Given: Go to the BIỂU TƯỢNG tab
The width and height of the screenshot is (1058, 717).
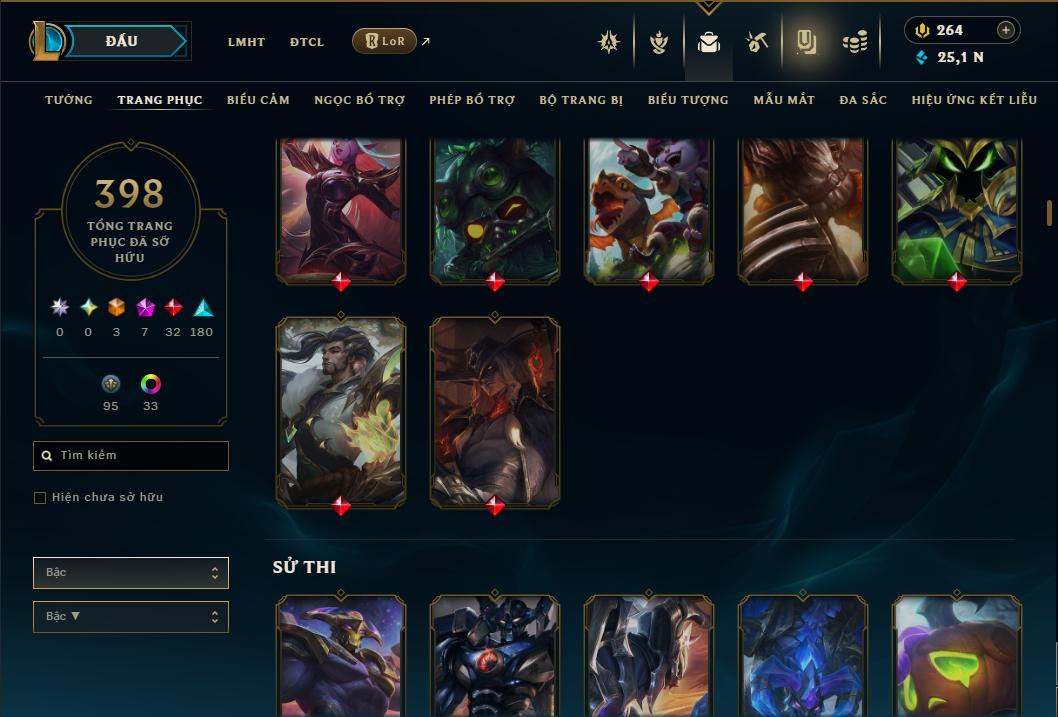Looking at the screenshot, I should 688,100.
